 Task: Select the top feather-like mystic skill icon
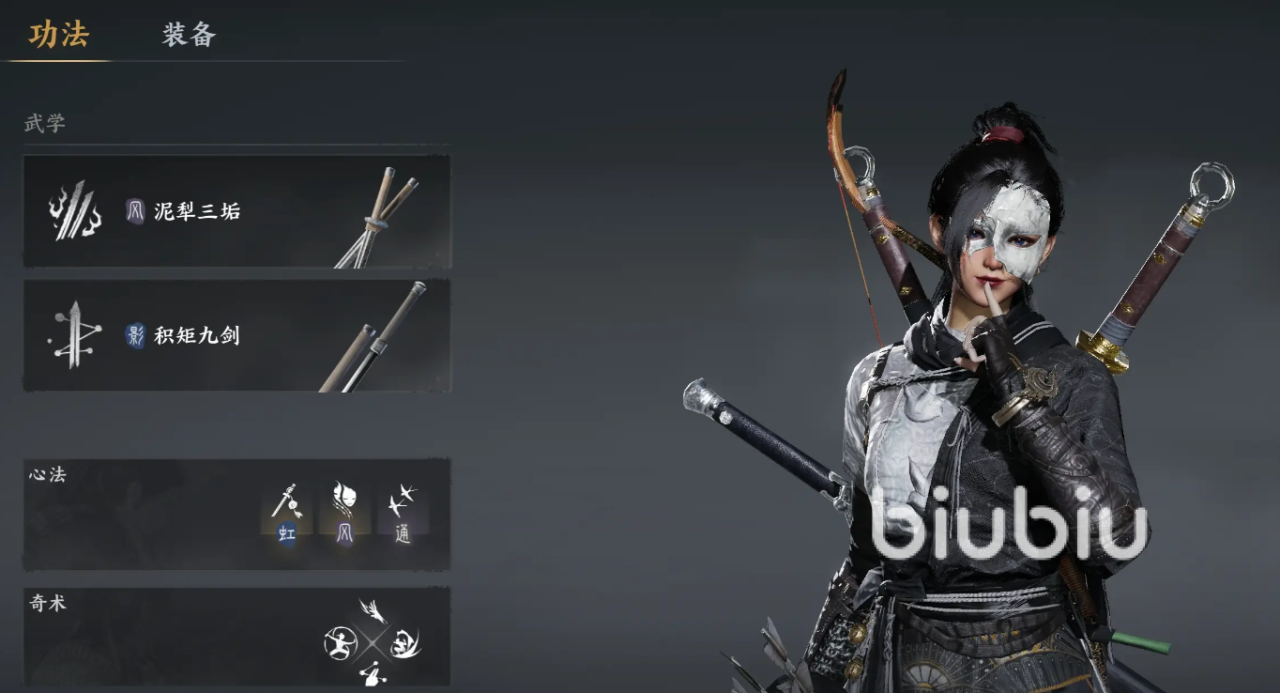coord(373,611)
